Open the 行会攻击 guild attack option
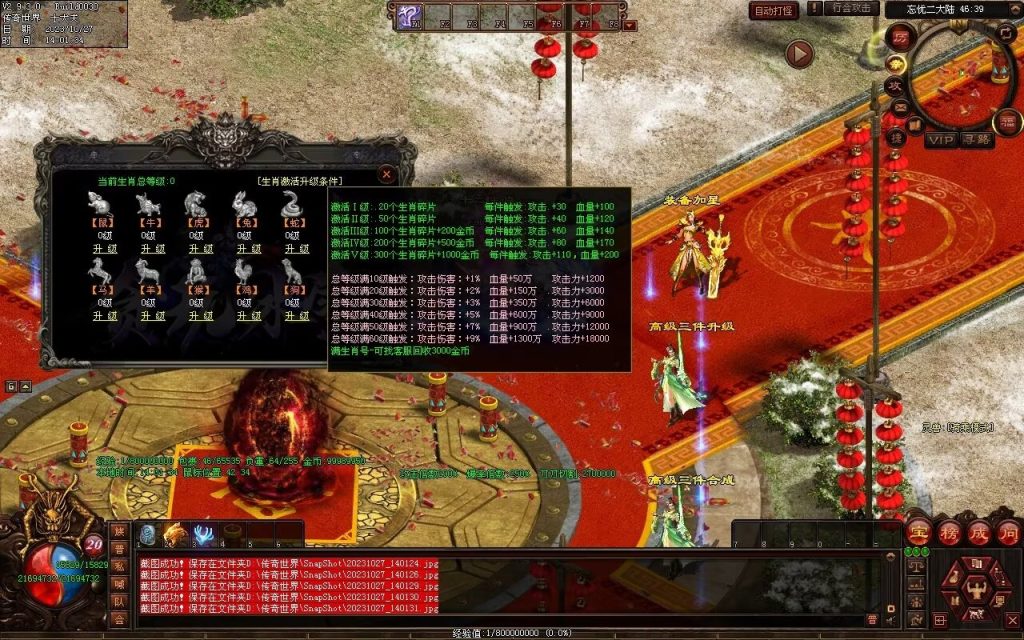The width and height of the screenshot is (1024, 640). [x=853, y=8]
